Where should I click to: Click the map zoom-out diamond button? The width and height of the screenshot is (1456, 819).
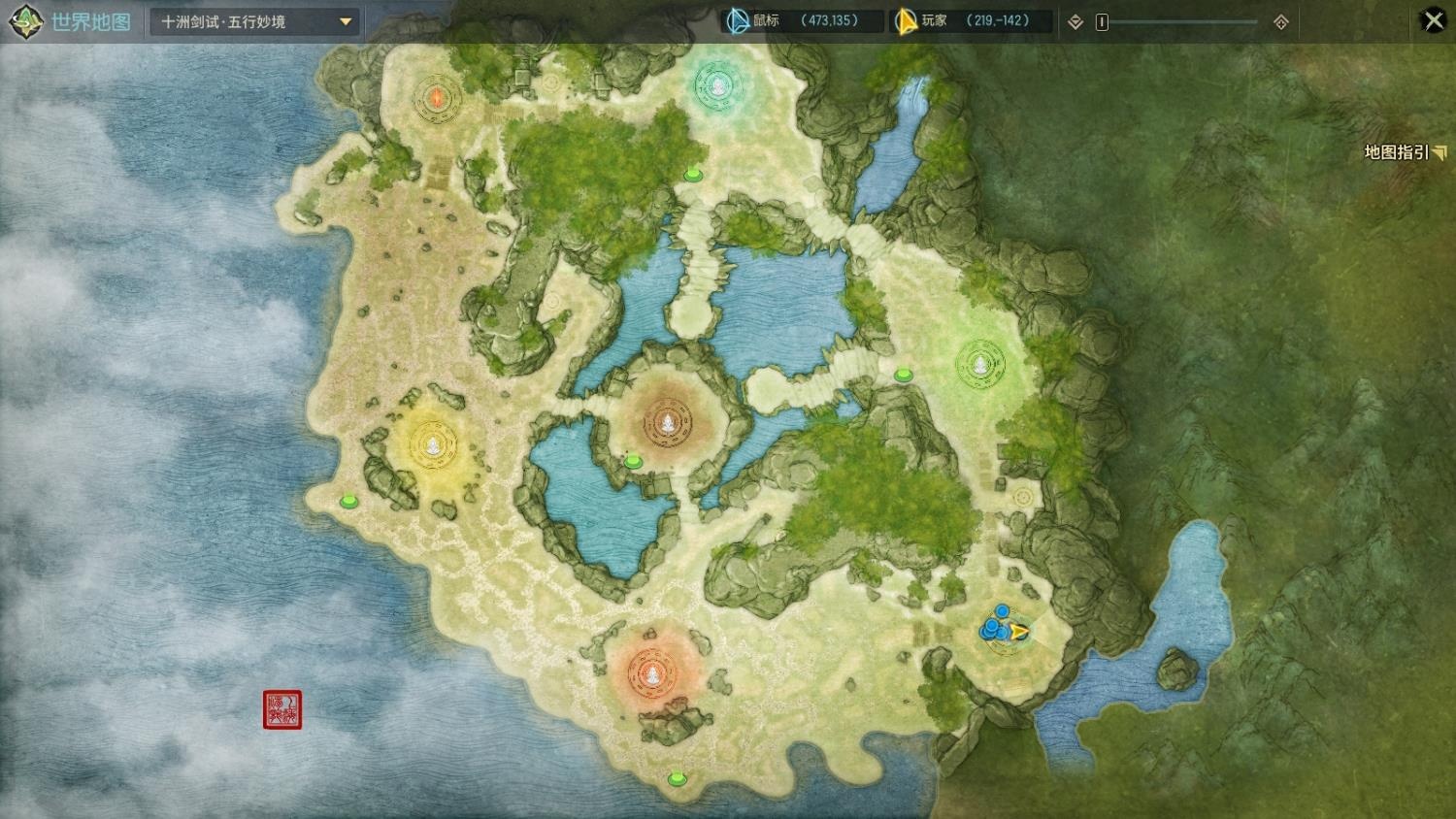pyautogui.click(x=1075, y=22)
